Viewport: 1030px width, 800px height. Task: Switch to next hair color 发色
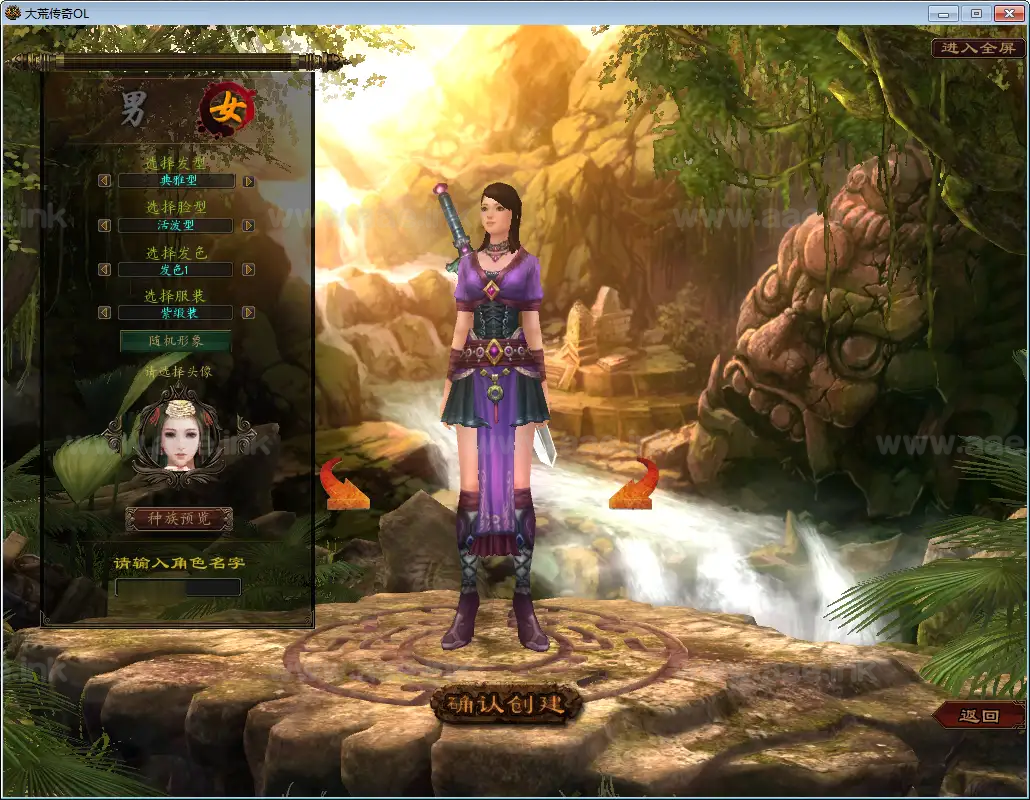(248, 270)
